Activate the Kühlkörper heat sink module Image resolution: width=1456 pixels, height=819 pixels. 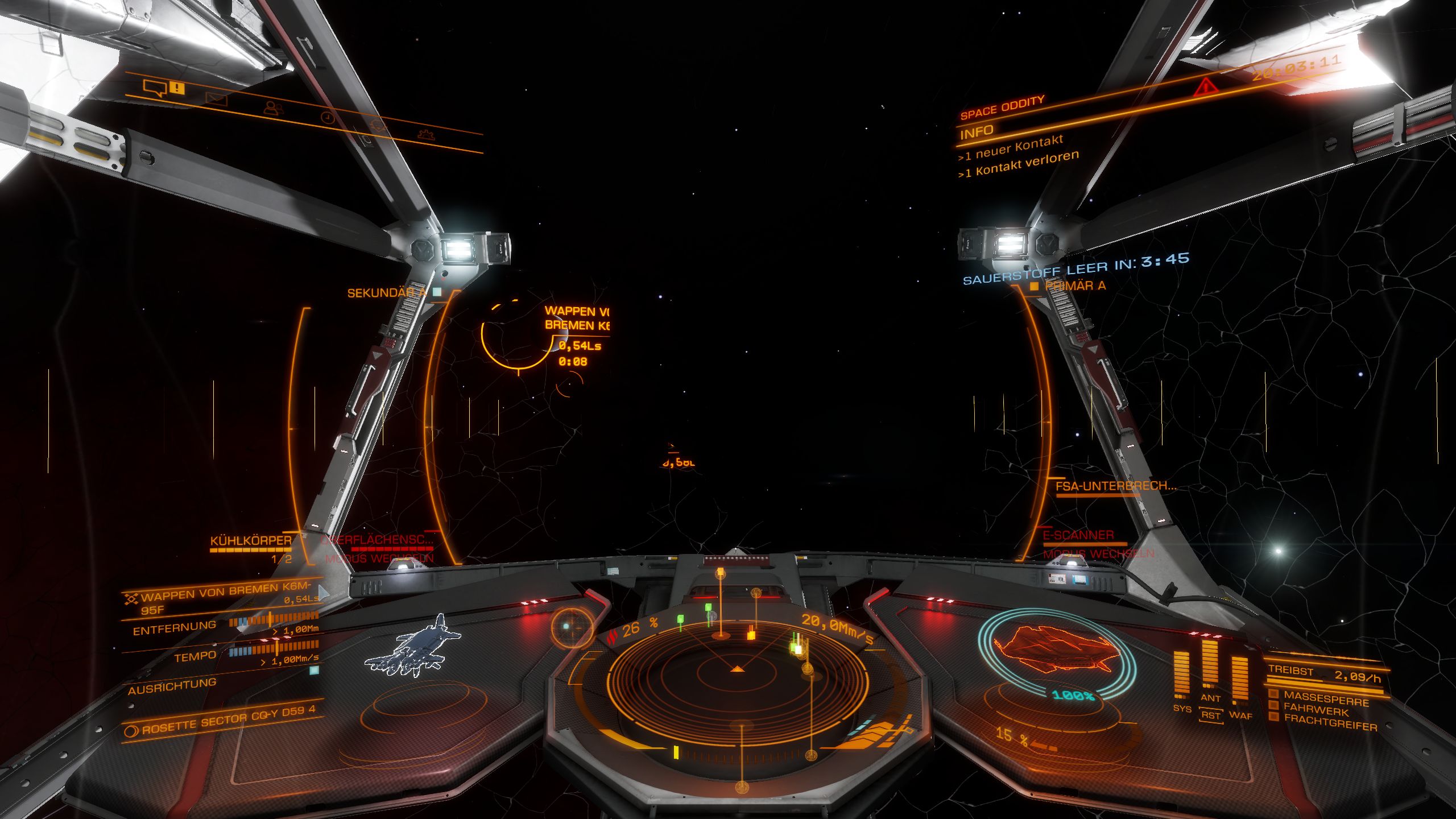tap(251, 541)
